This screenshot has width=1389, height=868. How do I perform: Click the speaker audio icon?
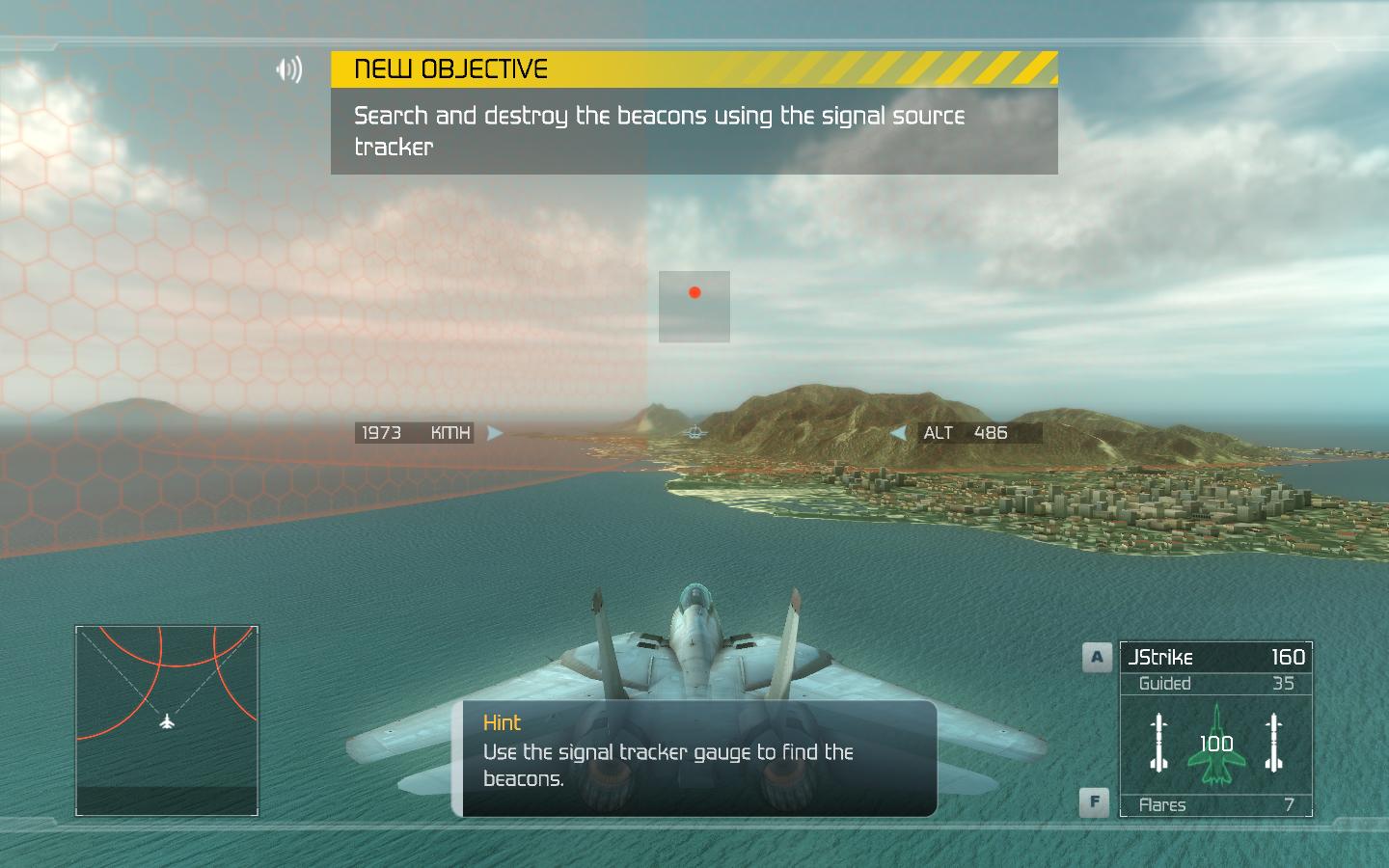(288, 69)
